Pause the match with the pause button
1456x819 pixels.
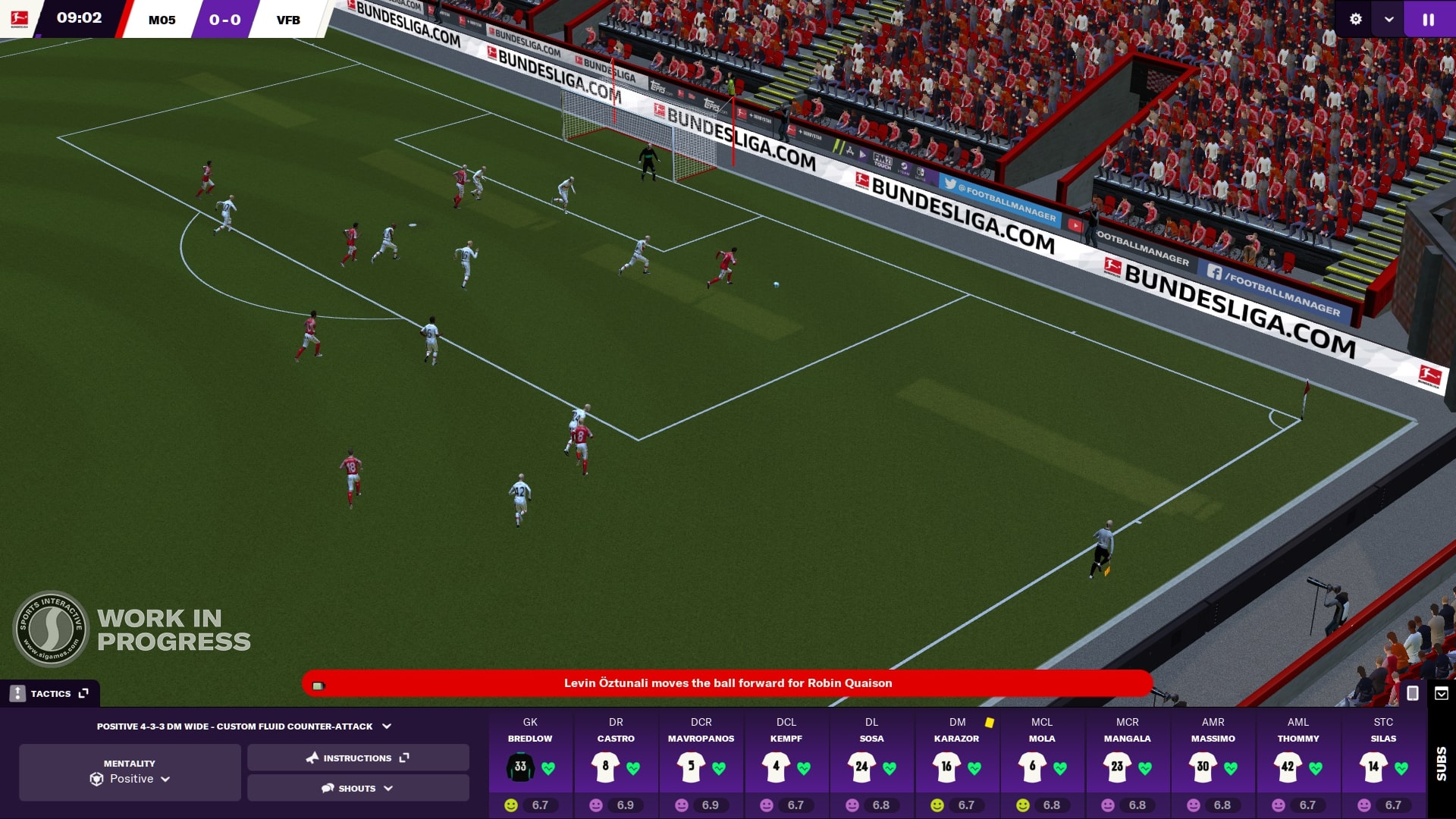click(1428, 20)
